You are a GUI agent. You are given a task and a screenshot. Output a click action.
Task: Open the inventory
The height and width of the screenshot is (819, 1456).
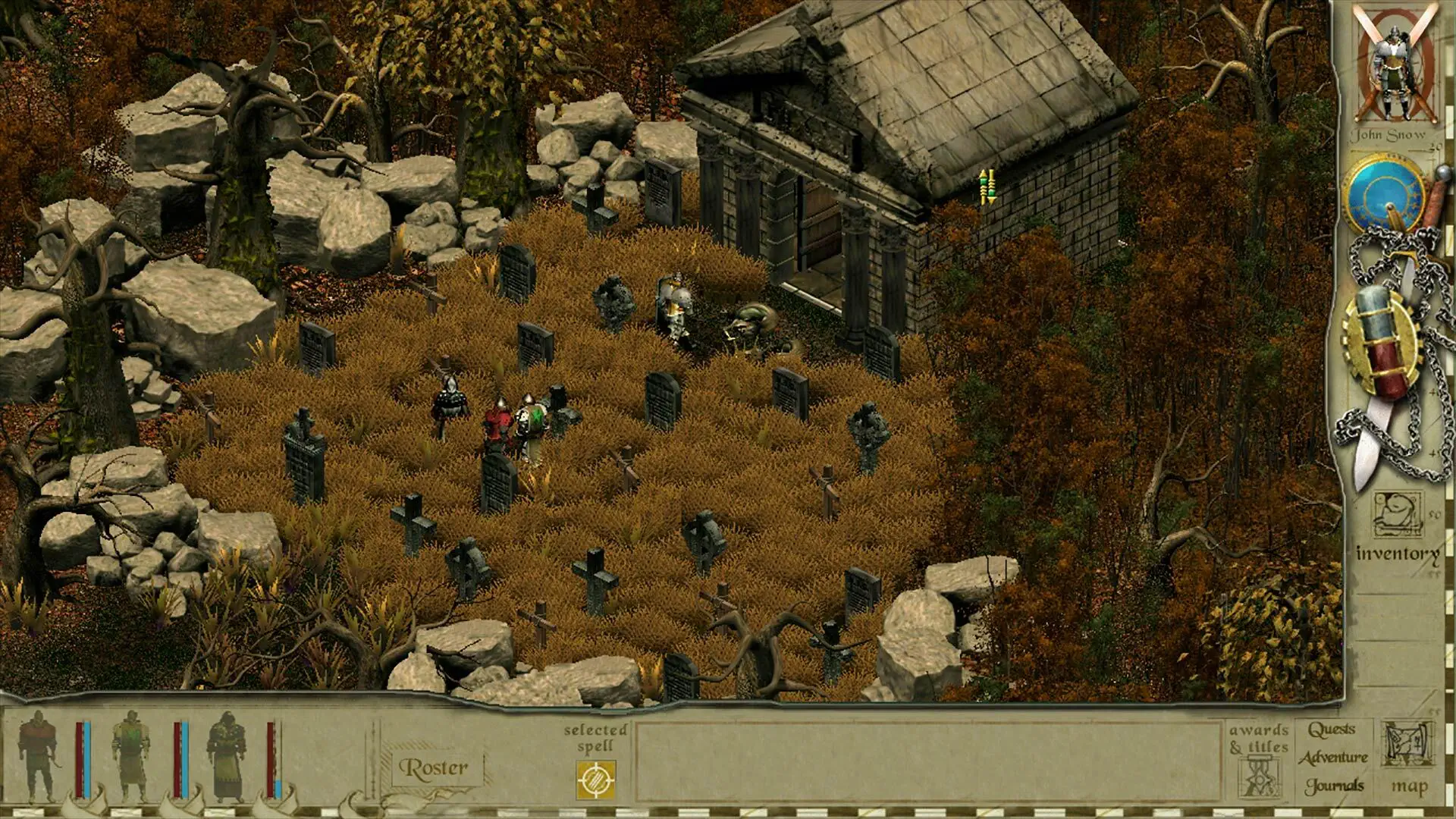[x=1398, y=530]
